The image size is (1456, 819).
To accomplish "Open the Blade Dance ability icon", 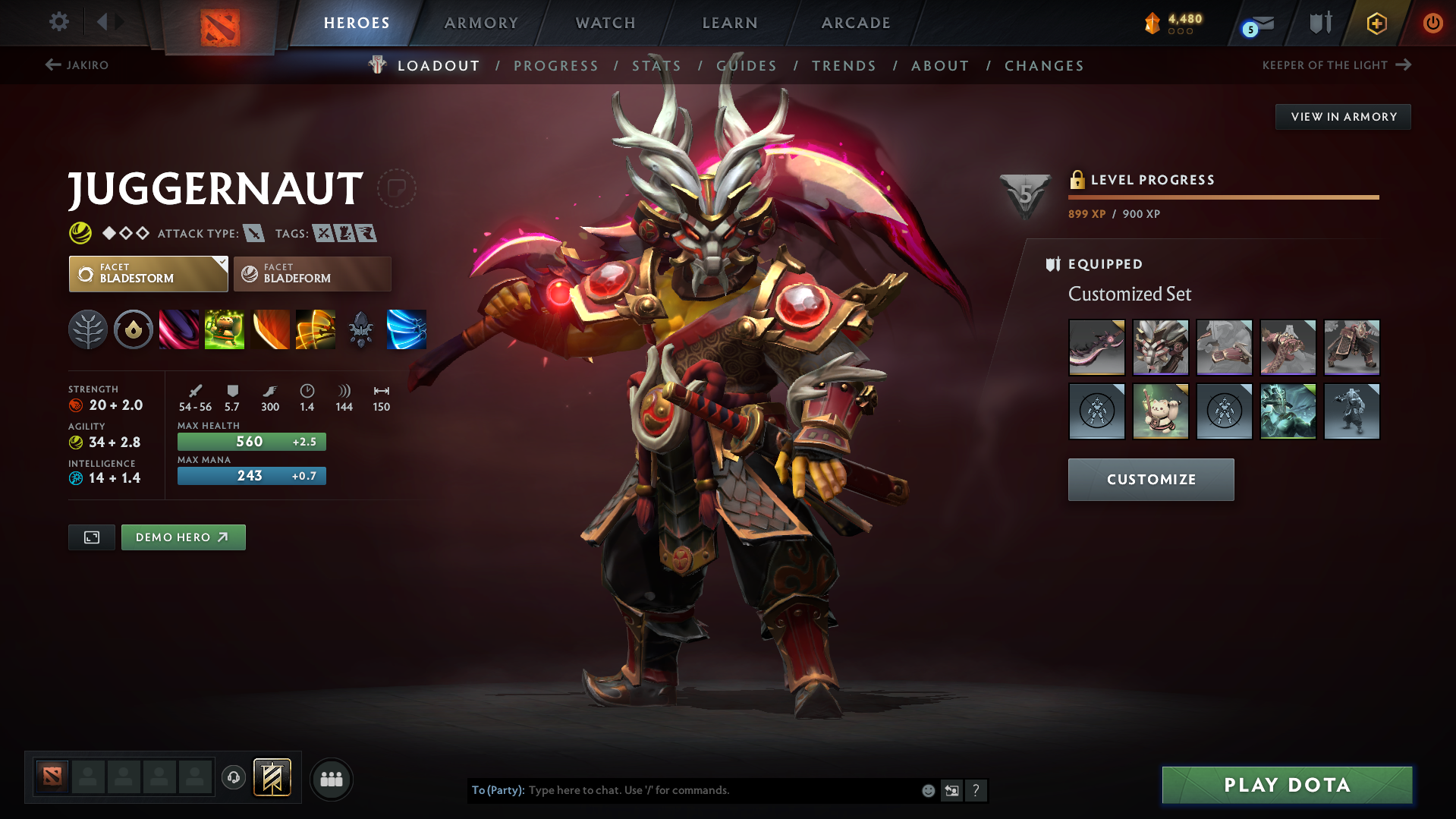I will point(270,329).
